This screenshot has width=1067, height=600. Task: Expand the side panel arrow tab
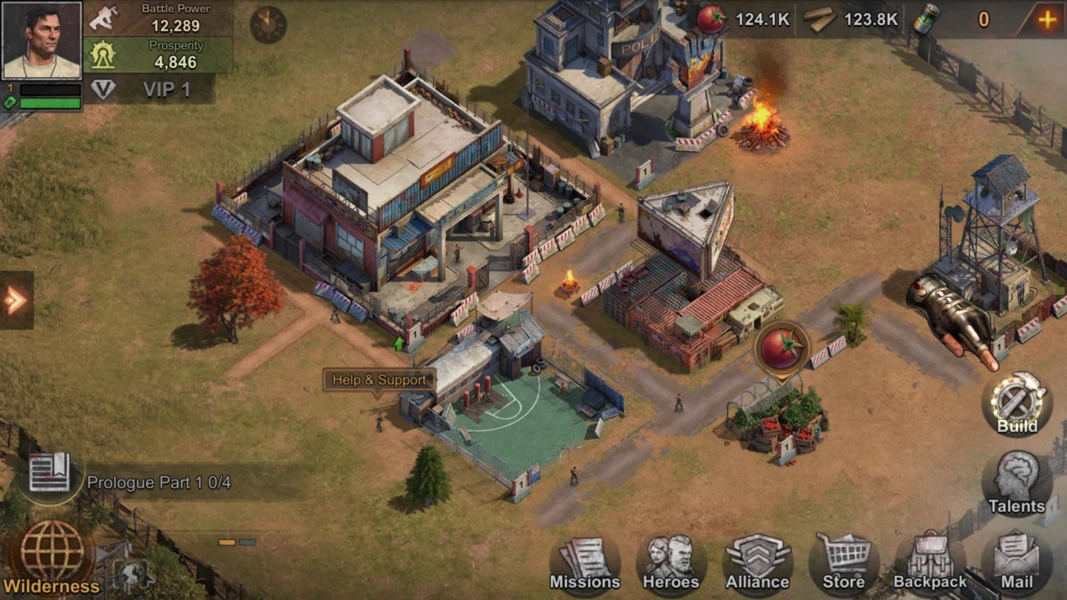[x=16, y=300]
